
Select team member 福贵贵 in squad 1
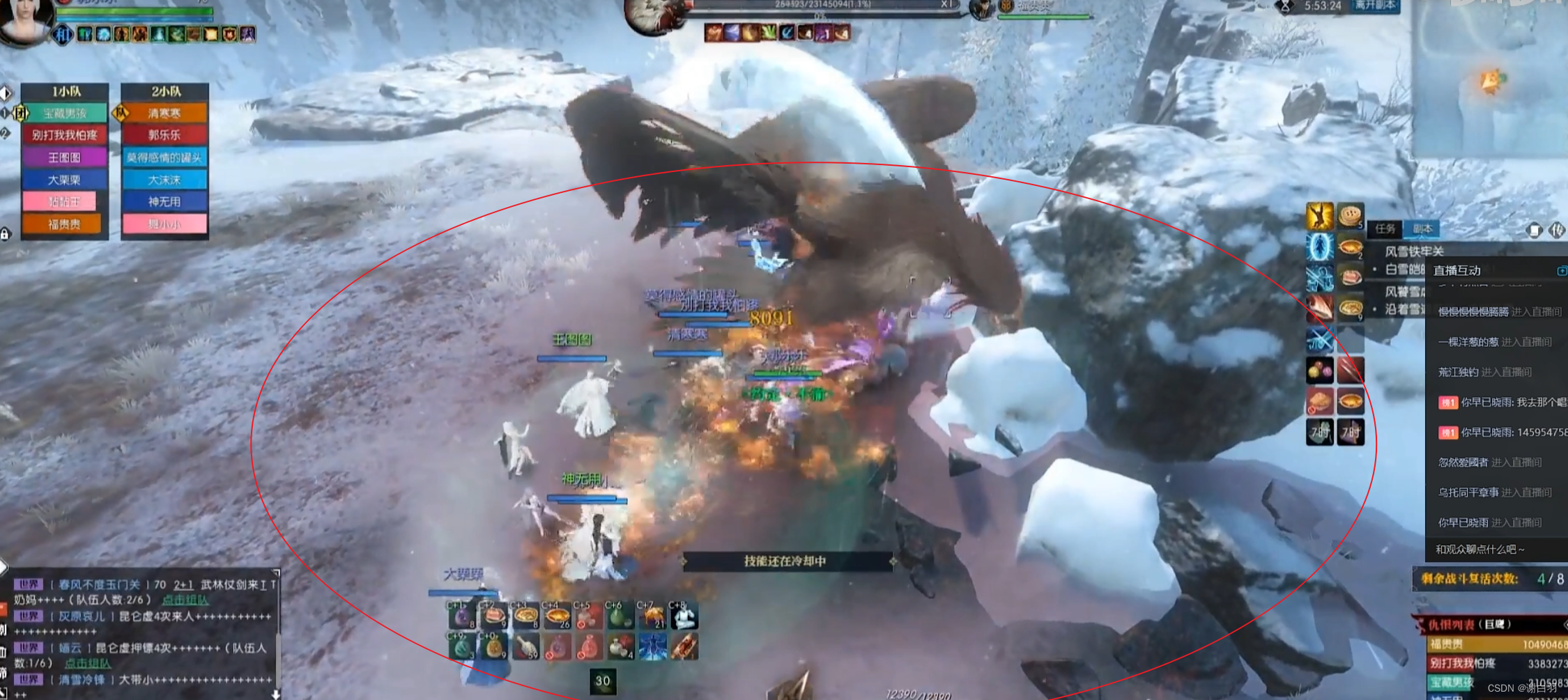click(x=65, y=224)
